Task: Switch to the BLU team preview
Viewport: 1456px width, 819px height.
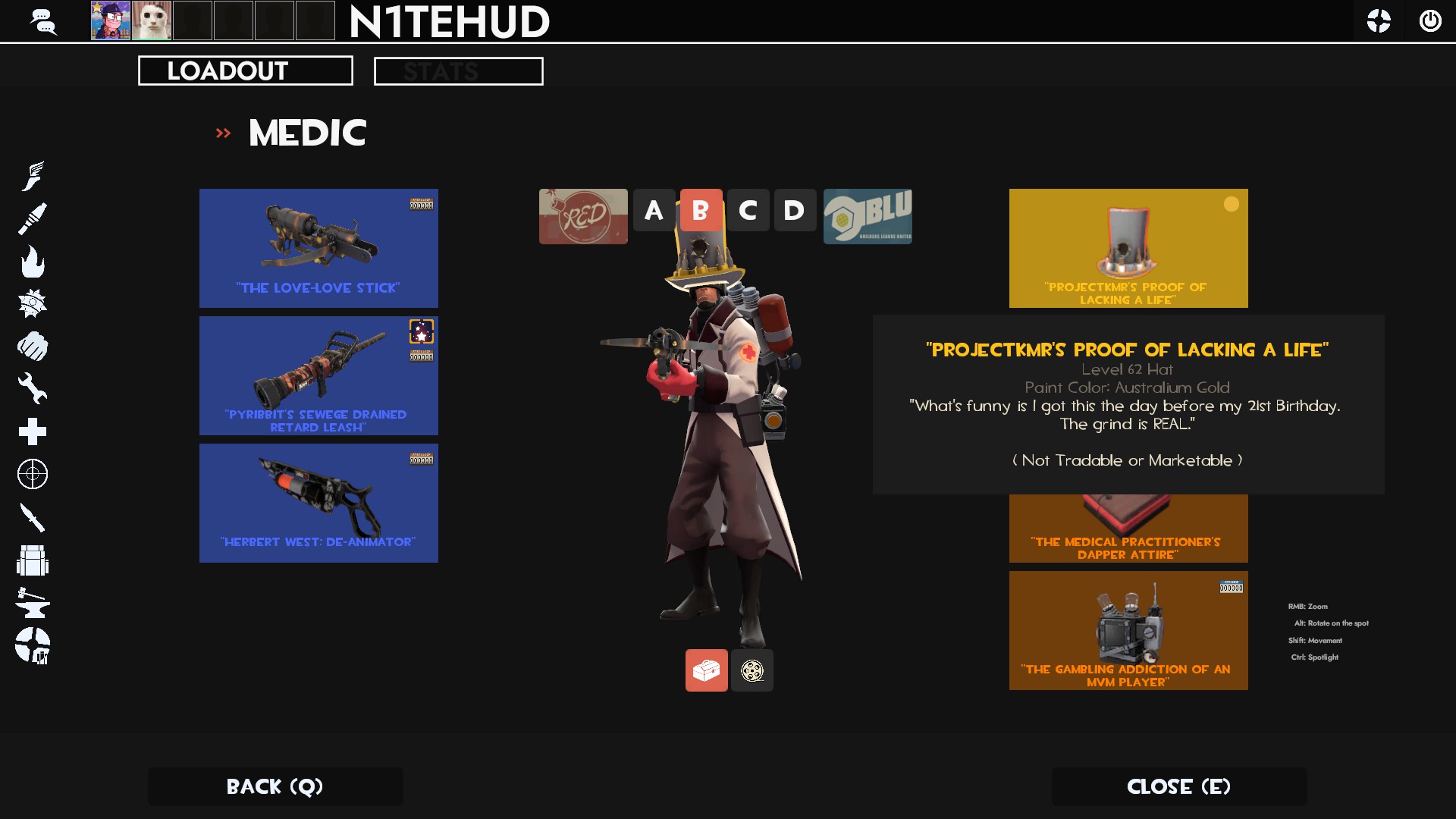Action: pyautogui.click(x=868, y=216)
